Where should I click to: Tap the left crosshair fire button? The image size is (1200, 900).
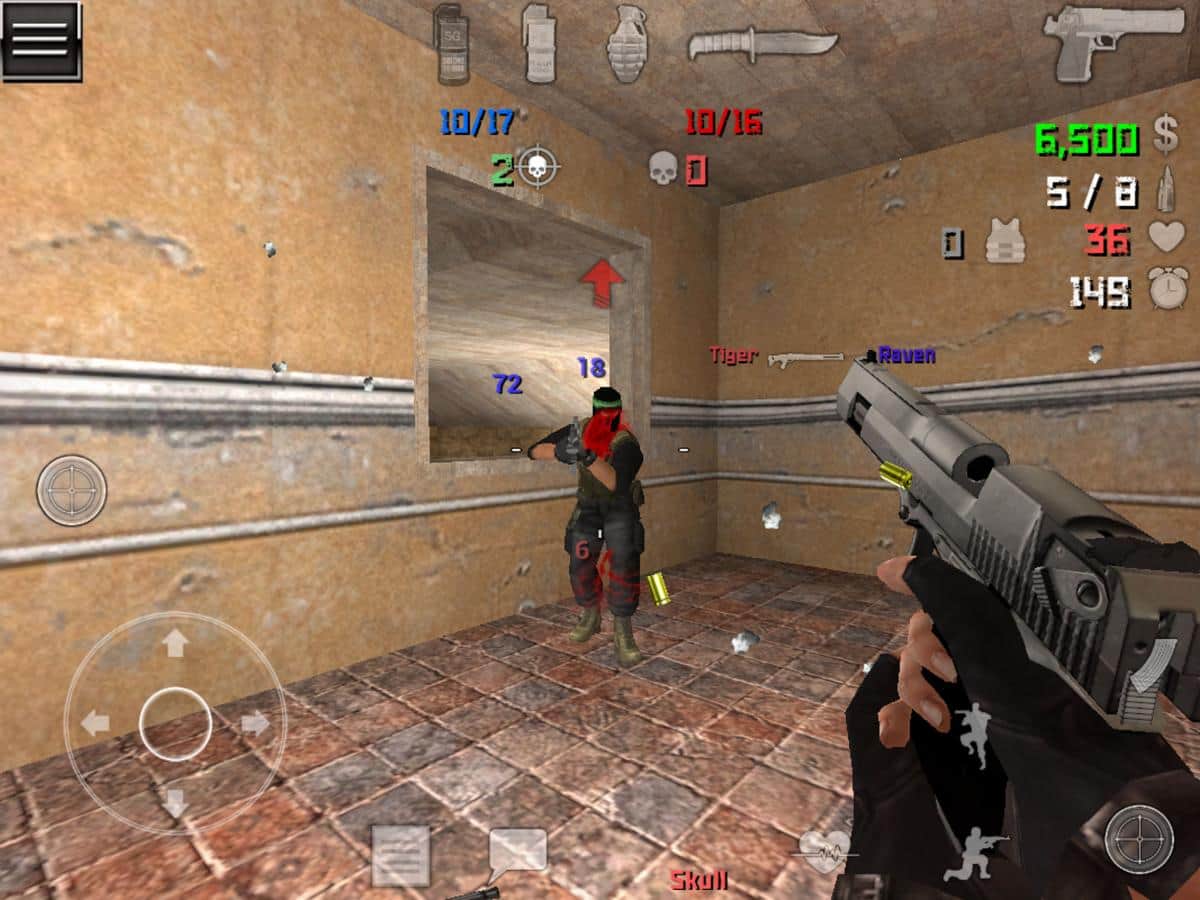pos(72,491)
